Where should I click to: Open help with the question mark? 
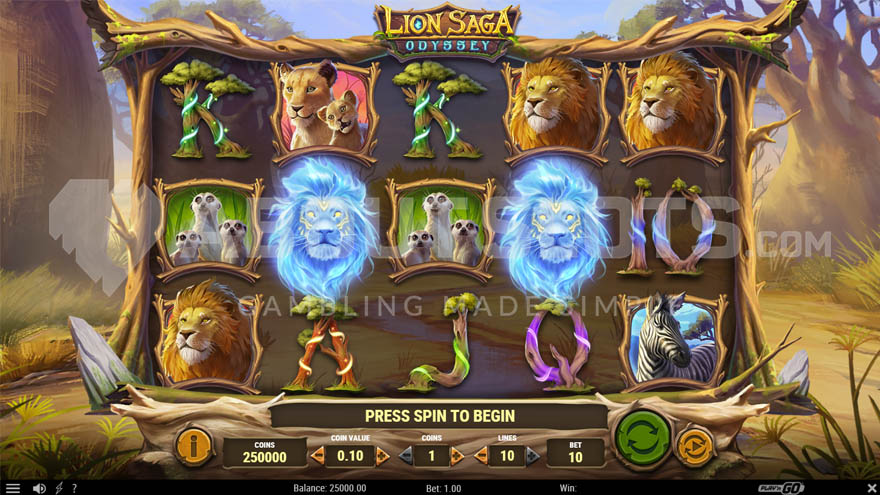point(75,488)
